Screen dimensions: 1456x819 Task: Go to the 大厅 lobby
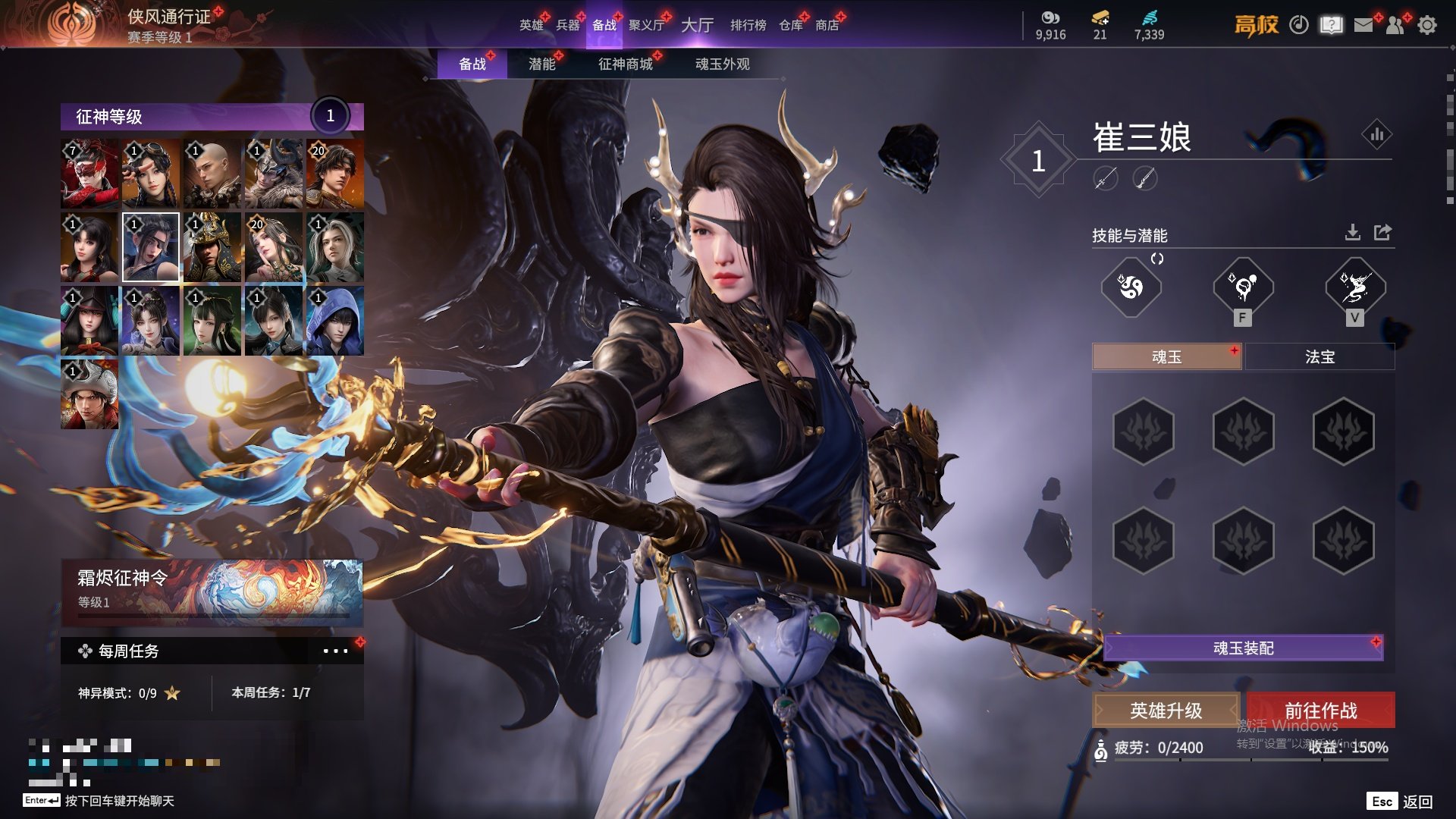[697, 25]
